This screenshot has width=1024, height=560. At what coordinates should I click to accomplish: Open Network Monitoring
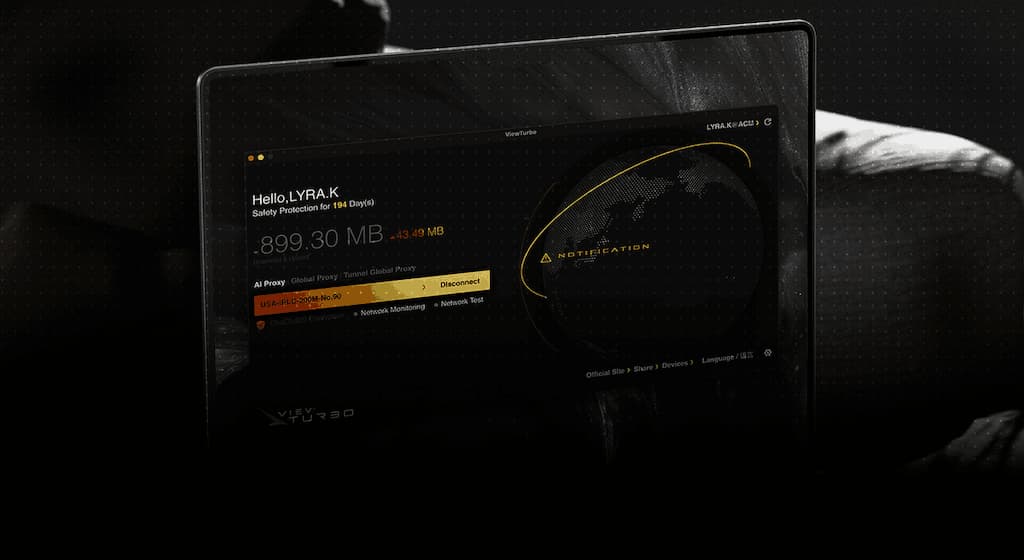click(392, 310)
